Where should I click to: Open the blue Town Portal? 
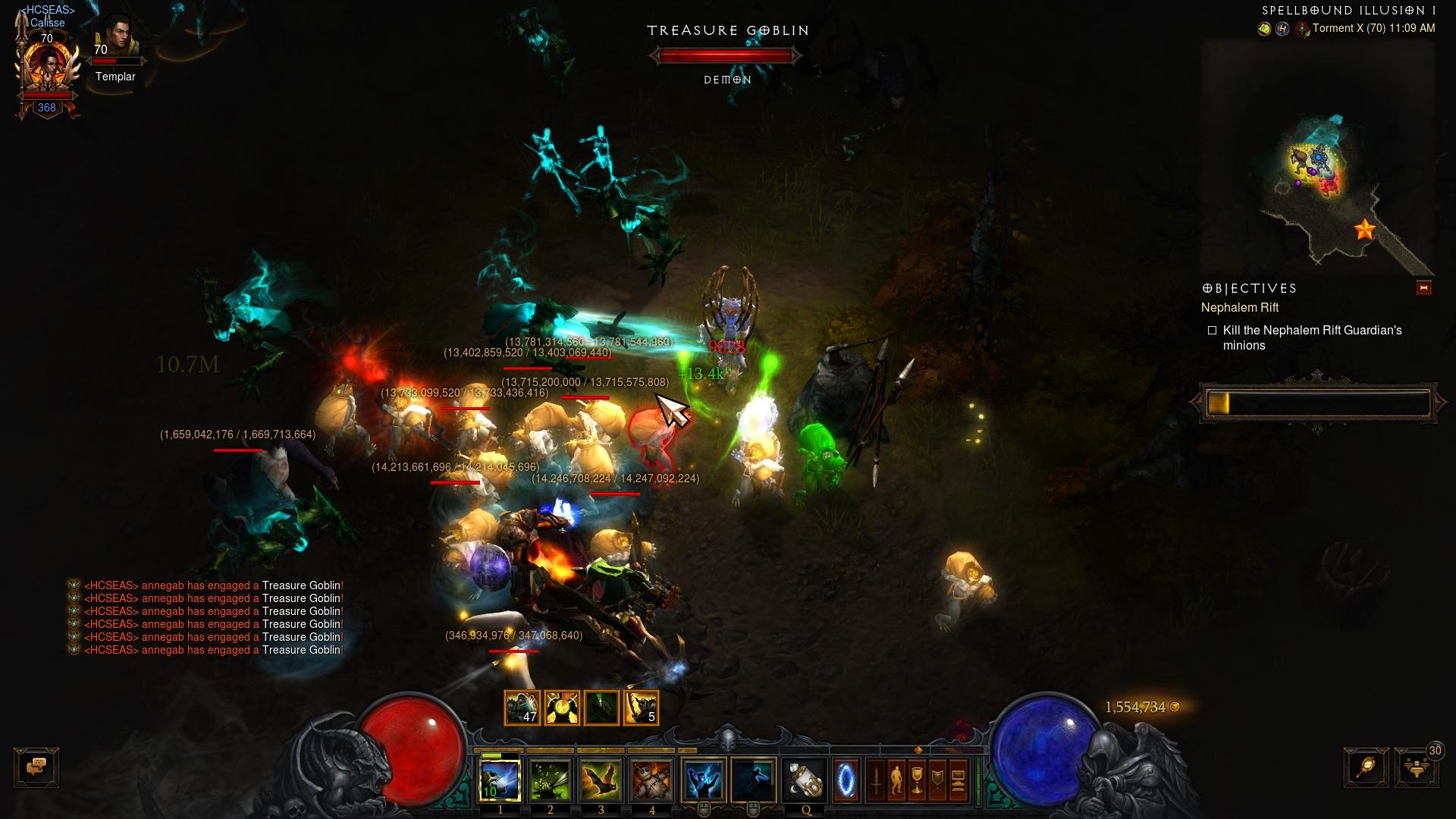pyautogui.click(x=846, y=779)
